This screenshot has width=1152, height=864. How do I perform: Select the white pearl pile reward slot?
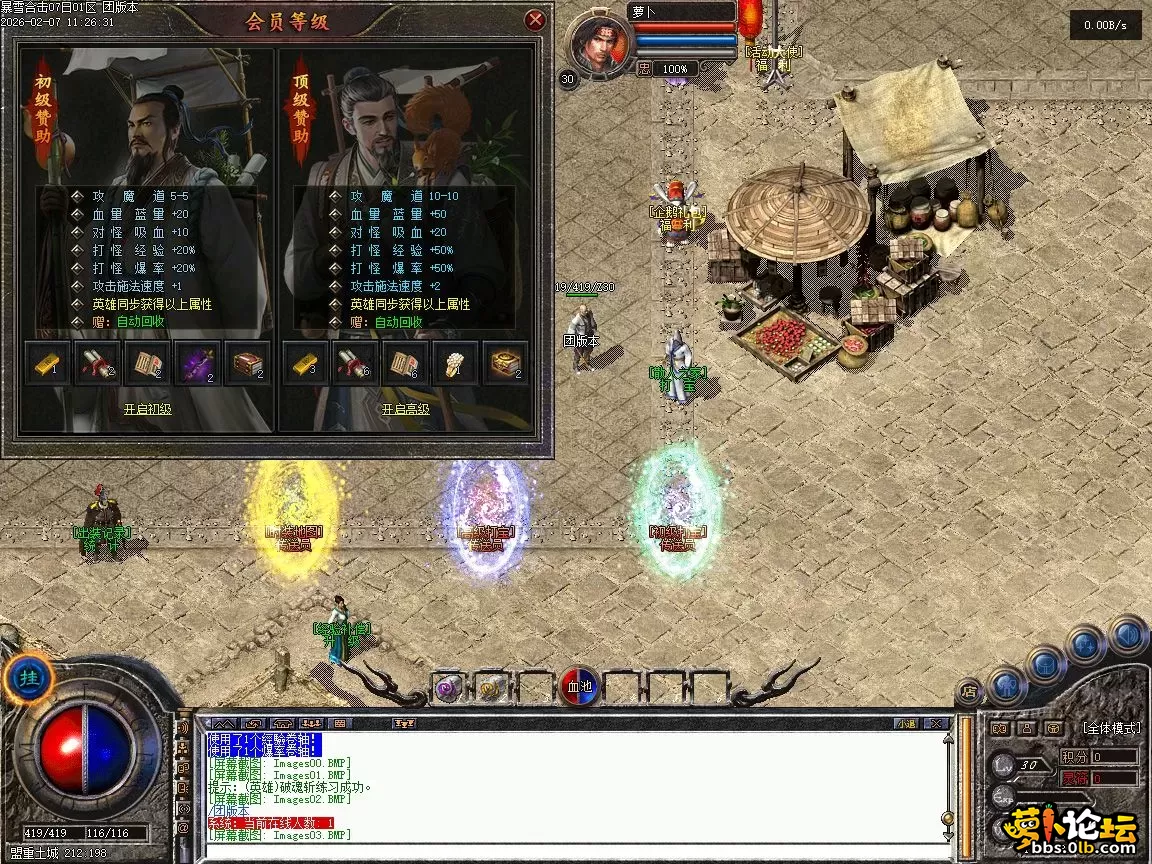point(455,364)
